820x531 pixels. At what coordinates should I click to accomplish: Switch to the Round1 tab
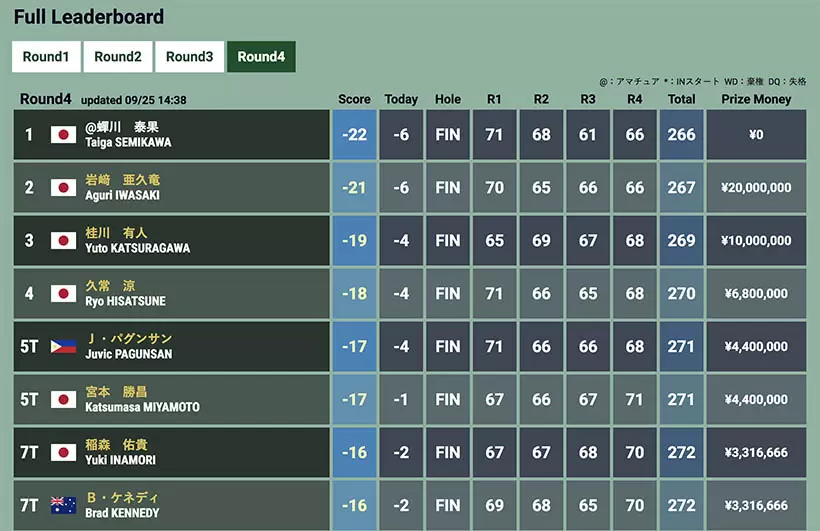[46, 57]
